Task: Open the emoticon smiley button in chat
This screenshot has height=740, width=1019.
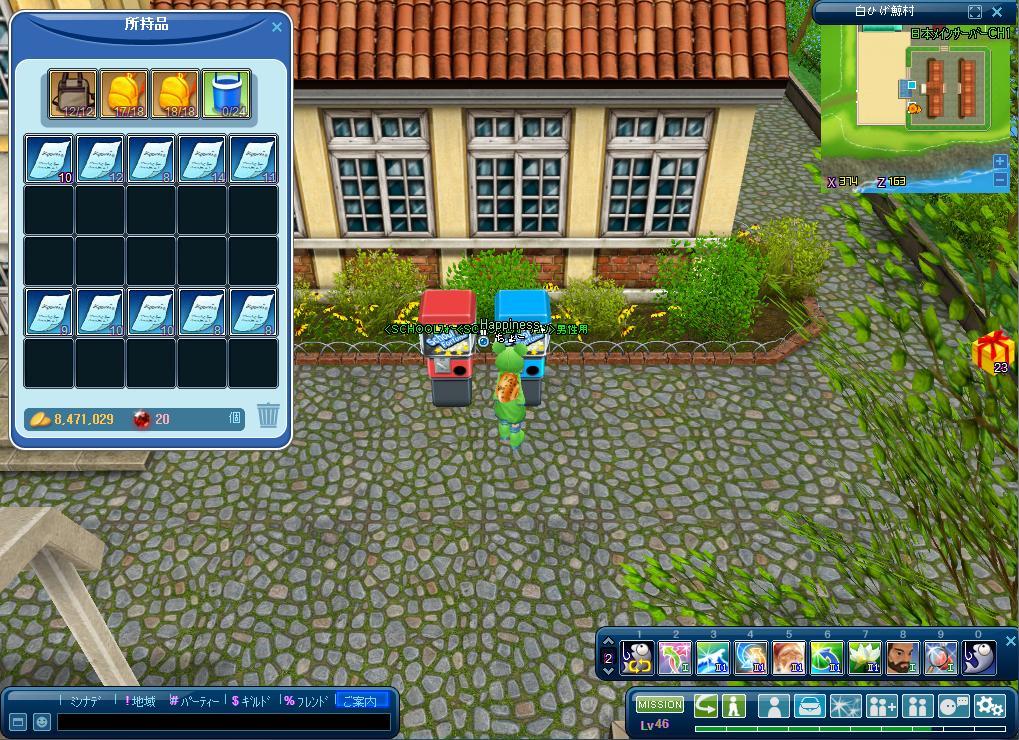Action: [x=42, y=721]
